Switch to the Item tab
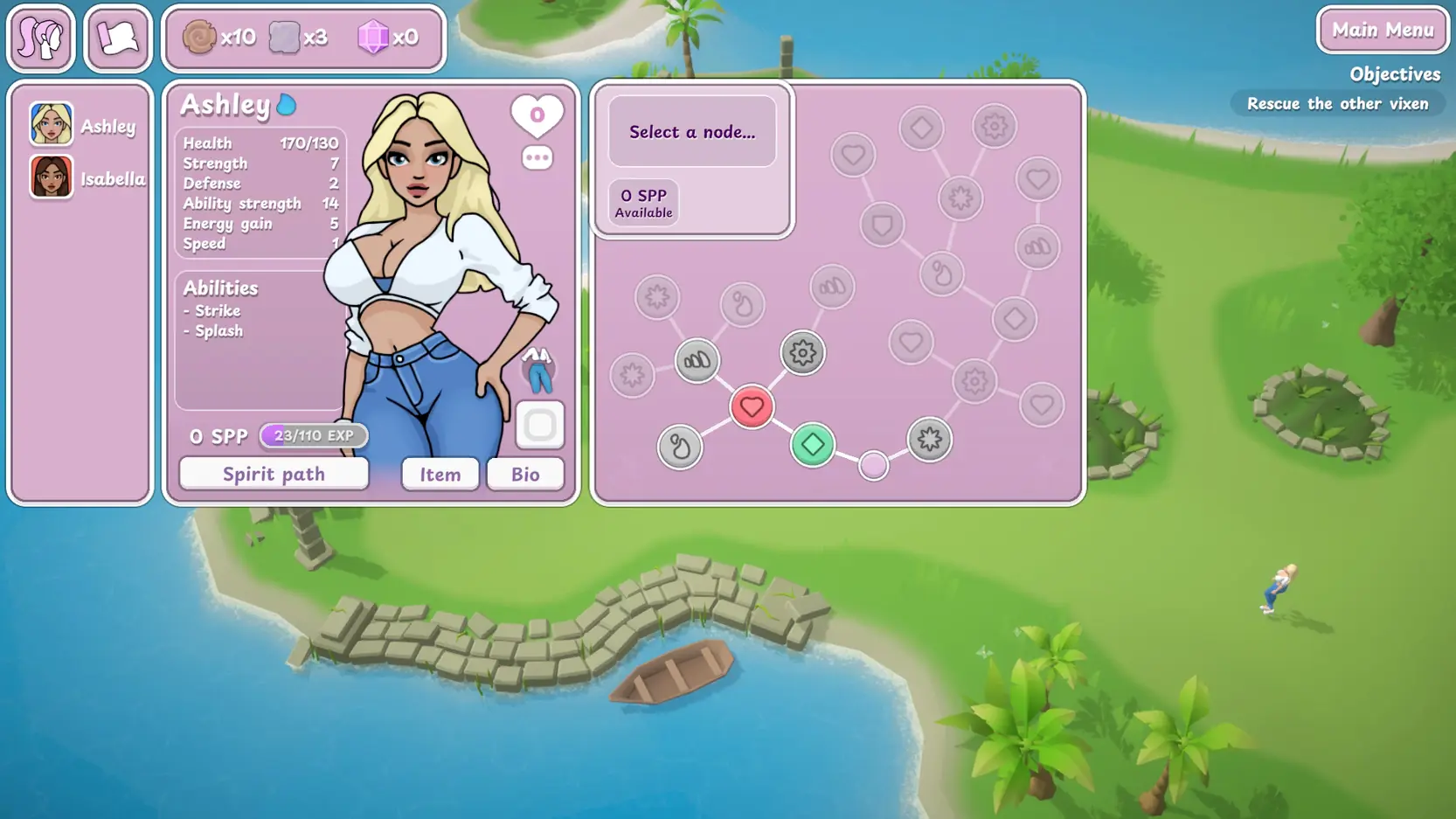The image size is (1456, 819). point(440,474)
